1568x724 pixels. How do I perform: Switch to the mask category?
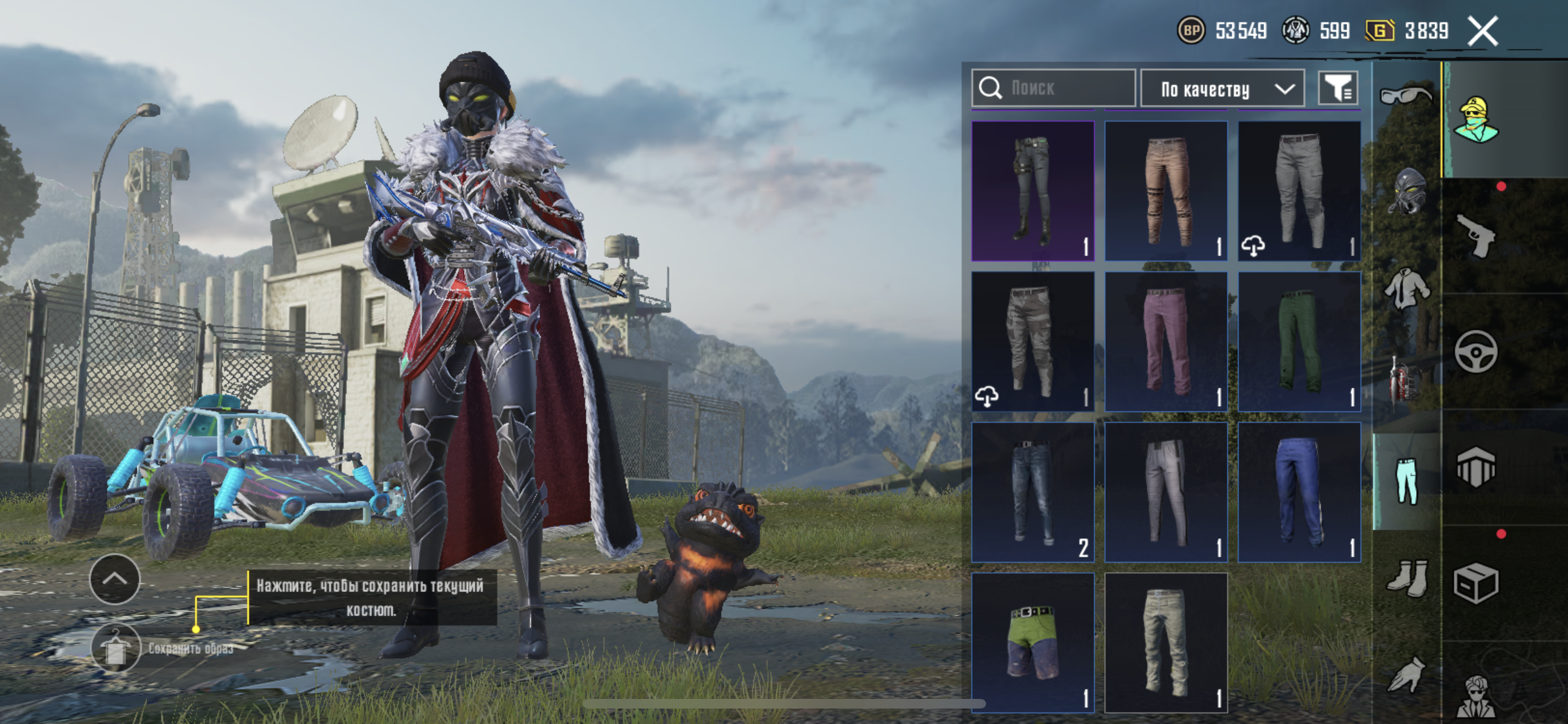[x=1407, y=192]
